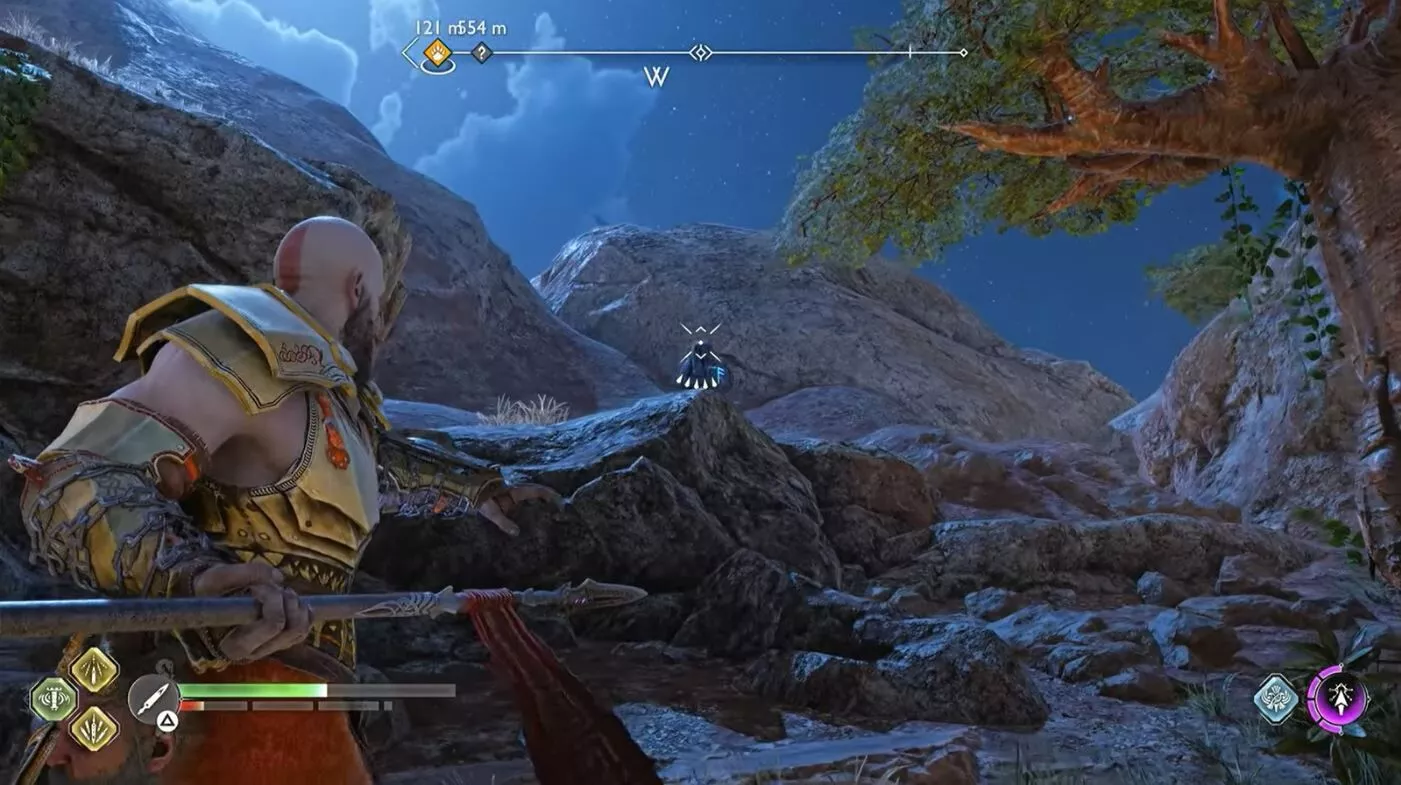
Task: Click the '121 m' waypoint distance text
Action: coord(433,28)
